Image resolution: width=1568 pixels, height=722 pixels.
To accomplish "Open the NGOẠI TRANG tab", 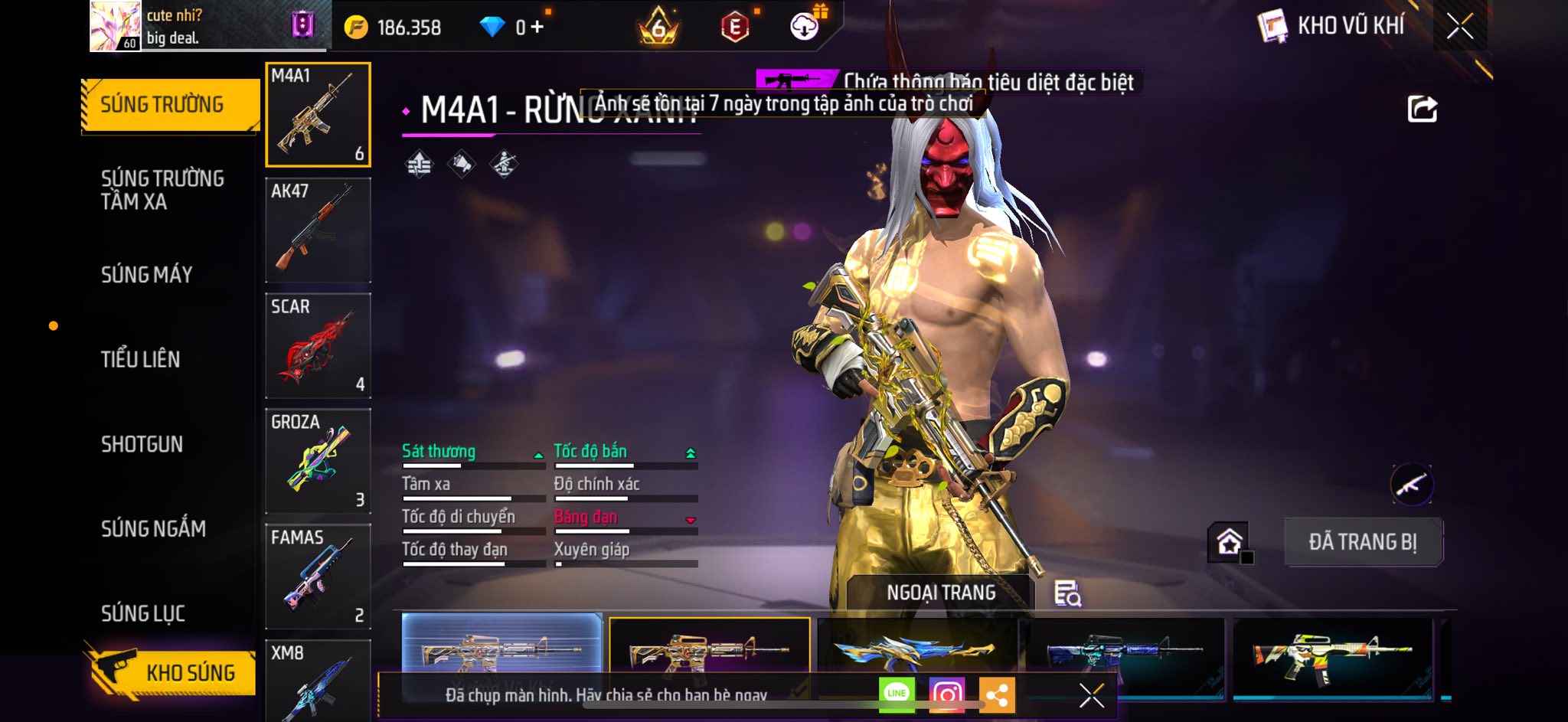I will (x=941, y=593).
